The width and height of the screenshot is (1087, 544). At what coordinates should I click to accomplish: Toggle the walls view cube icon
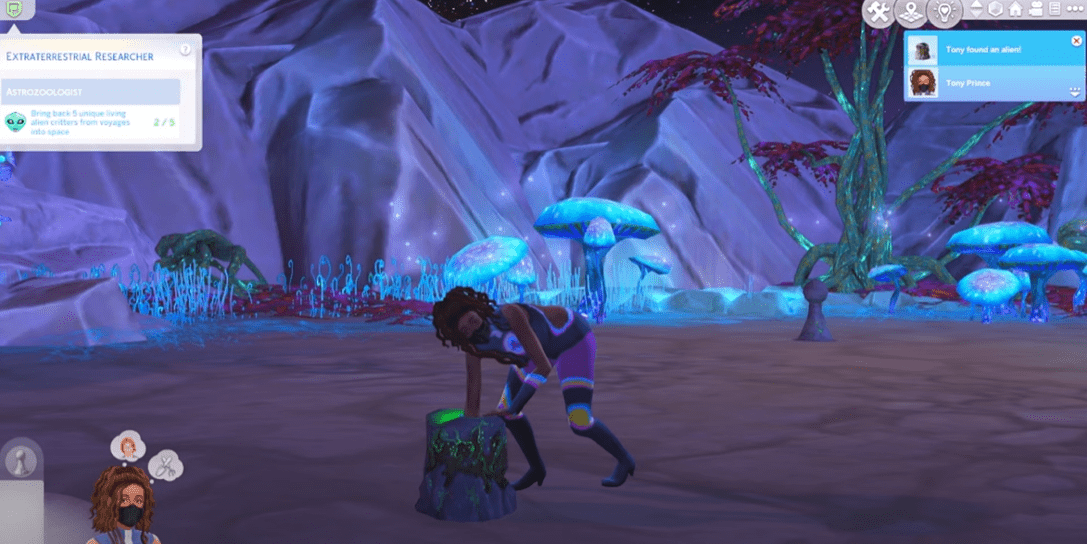point(996,9)
